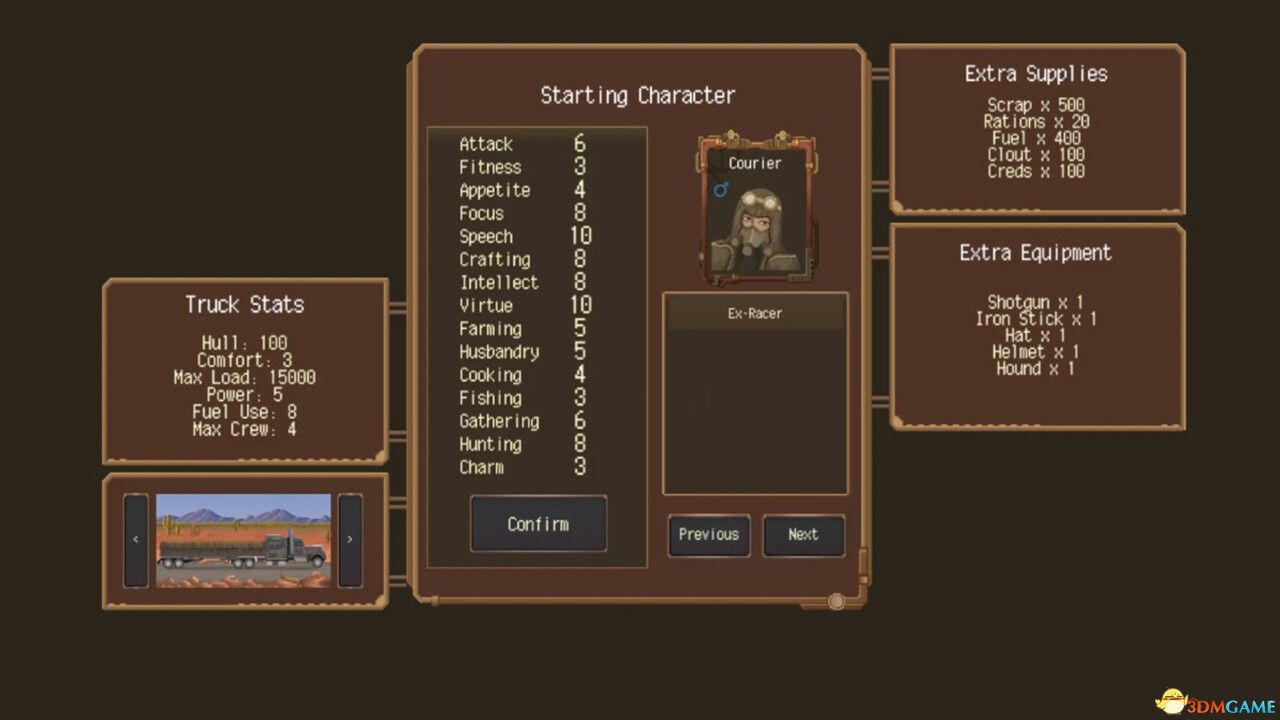Screen dimensions: 1280x720
Task: Select the Speech stat showing 10
Action: pyautogui.click(x=520, y=236)
